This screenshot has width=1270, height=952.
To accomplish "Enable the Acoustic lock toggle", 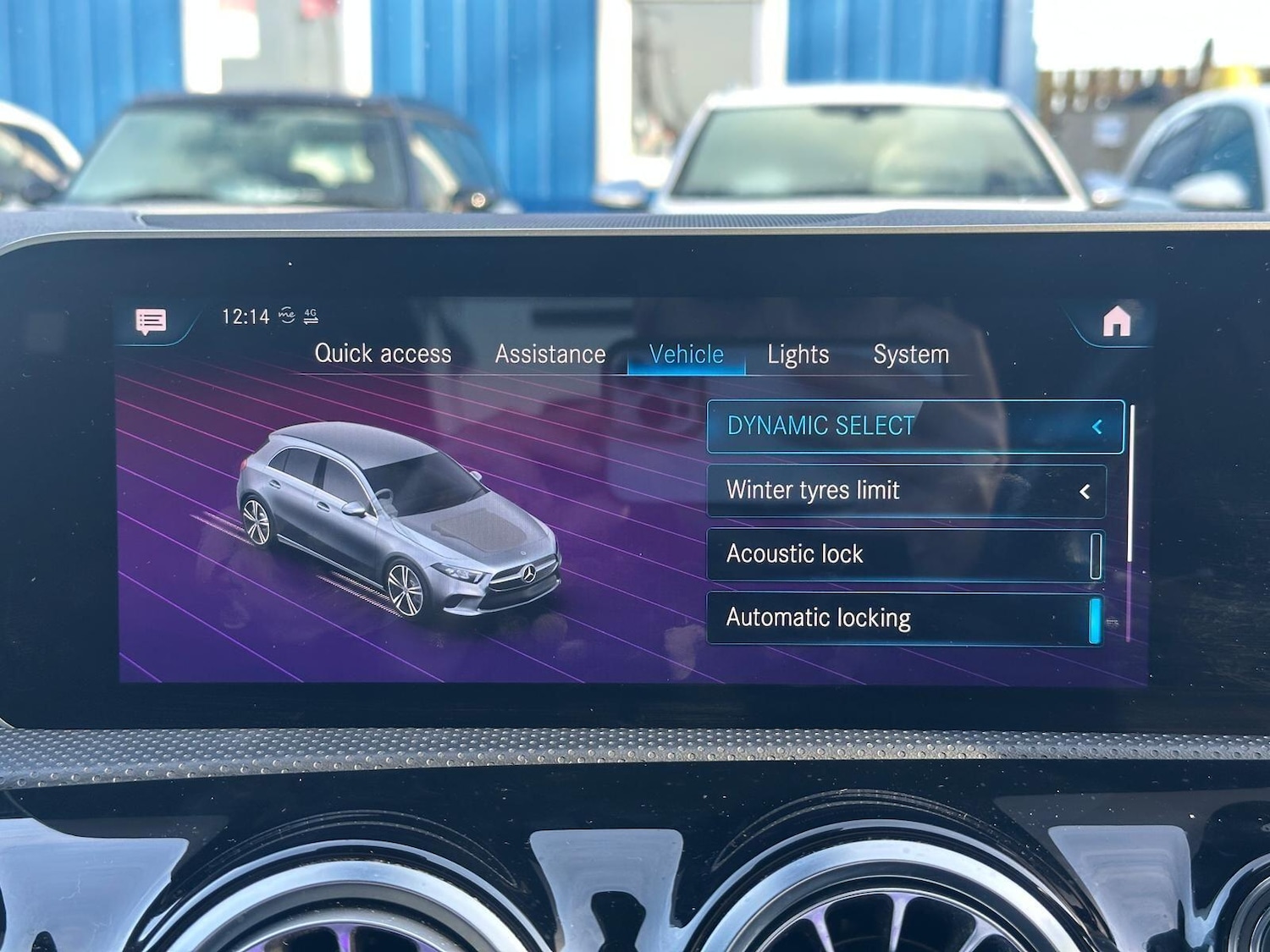I will point(1096,554).
